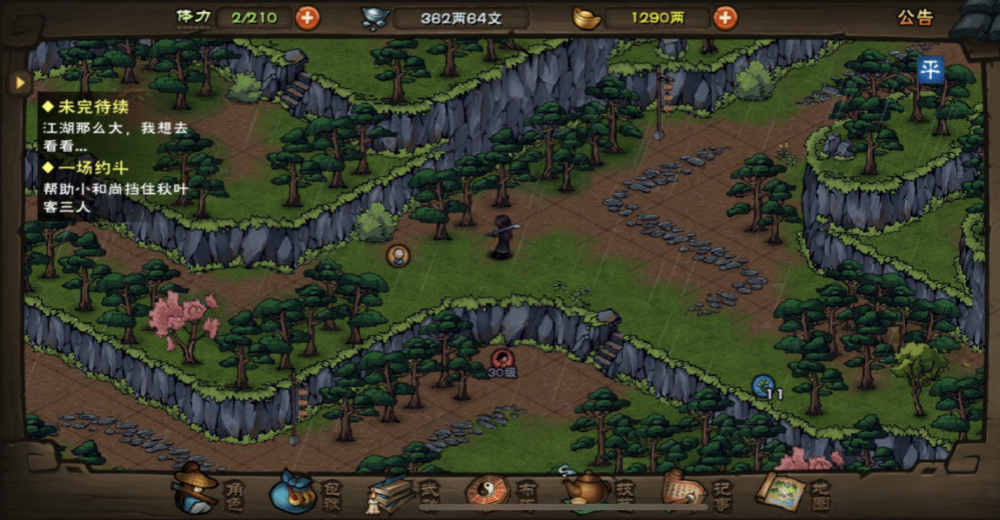Open the 地图 world map
The width and height of the screenshot is (1000, 520).
792,490
